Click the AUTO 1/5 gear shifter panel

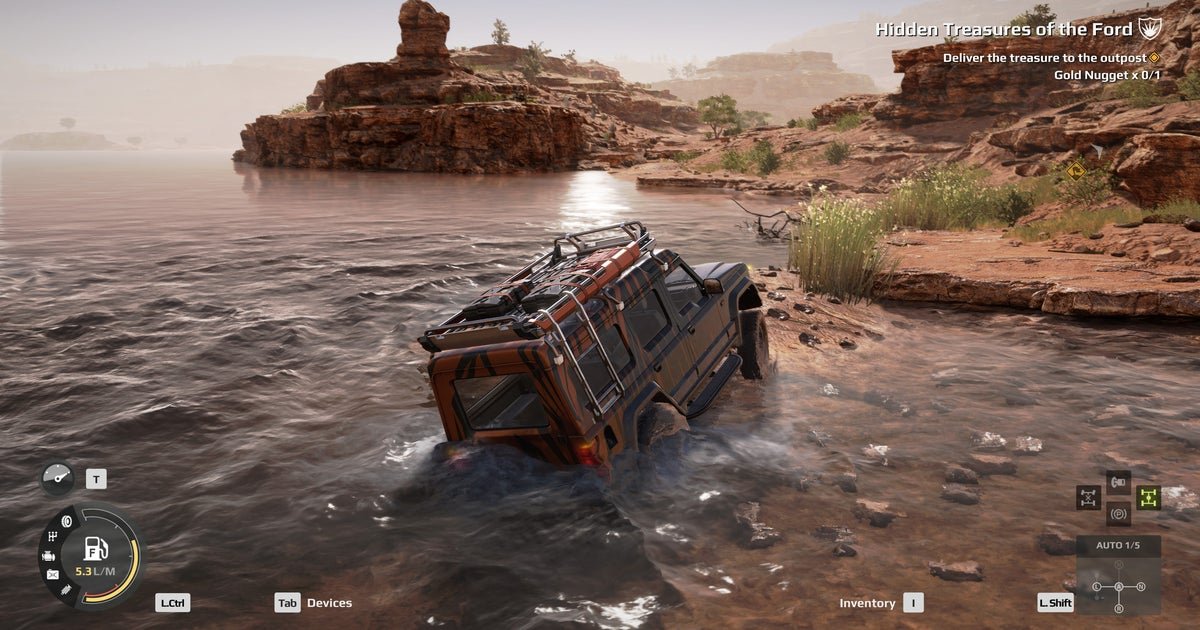(1119, 546)
